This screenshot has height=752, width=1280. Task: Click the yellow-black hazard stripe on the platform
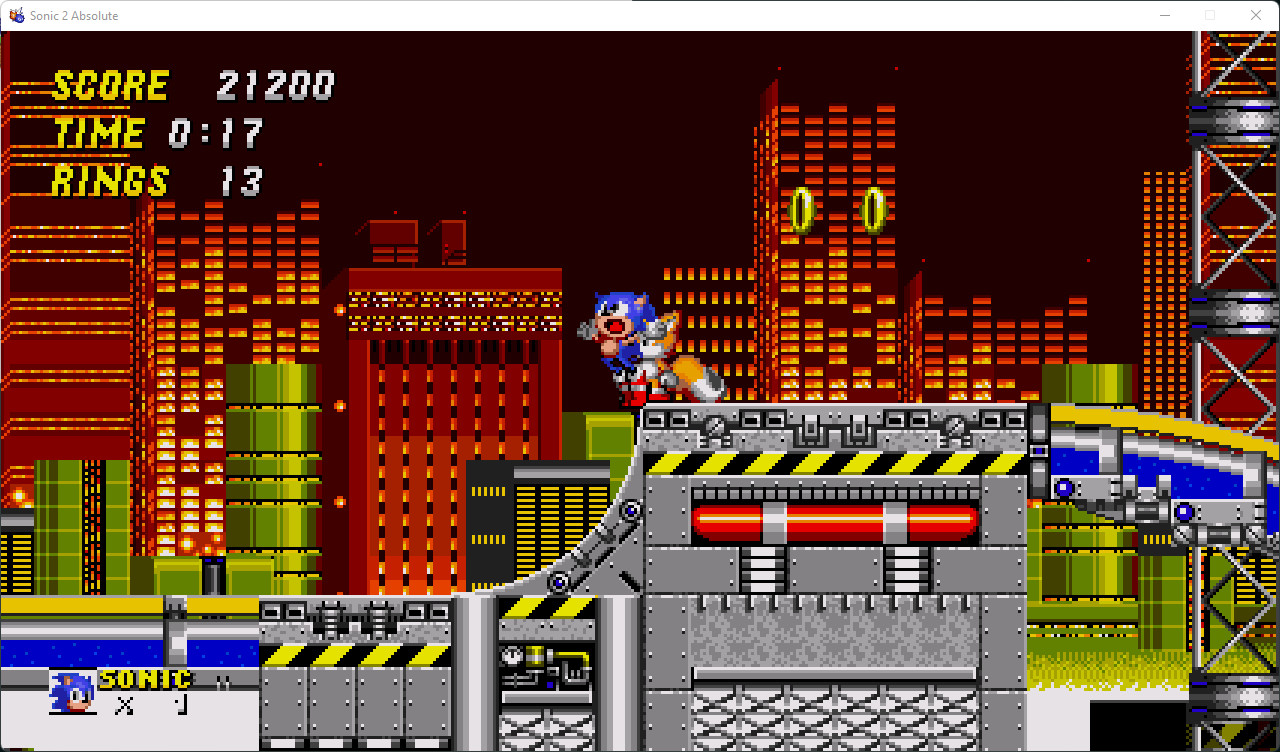point(830,463)
